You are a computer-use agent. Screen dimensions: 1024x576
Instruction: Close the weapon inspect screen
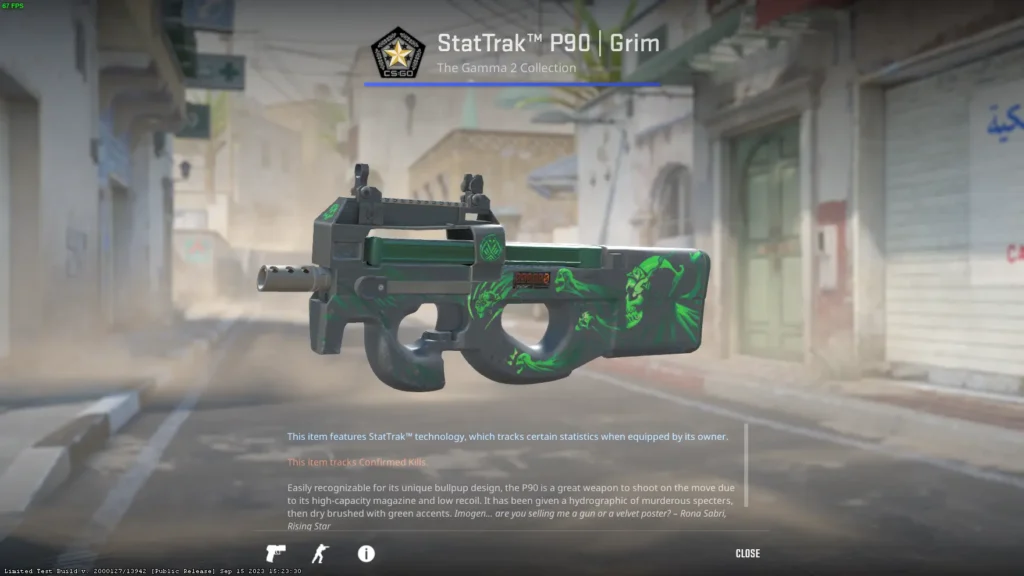tap(747, 553)
